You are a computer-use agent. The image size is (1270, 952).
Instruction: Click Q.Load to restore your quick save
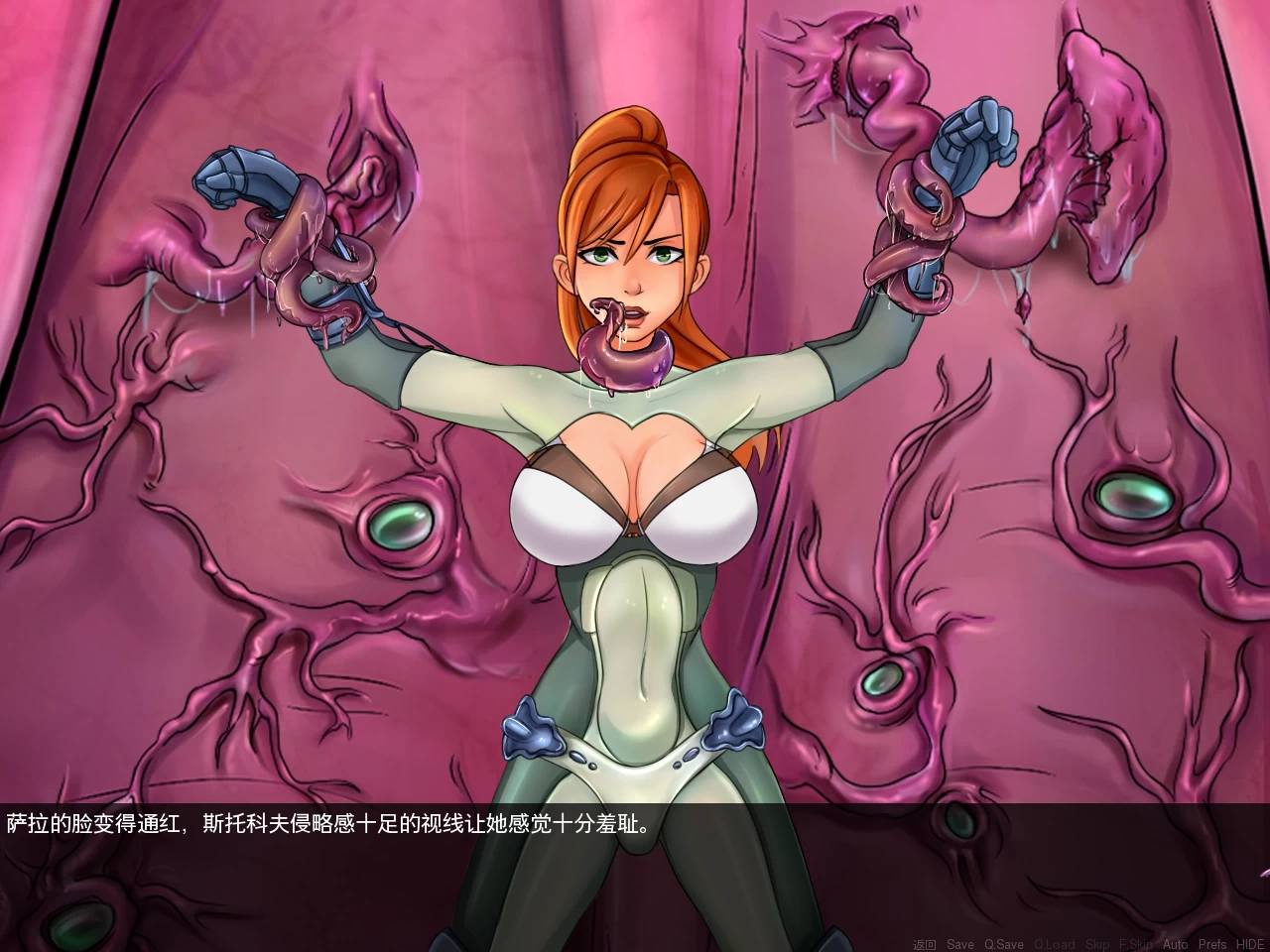tap(1054, 942)
